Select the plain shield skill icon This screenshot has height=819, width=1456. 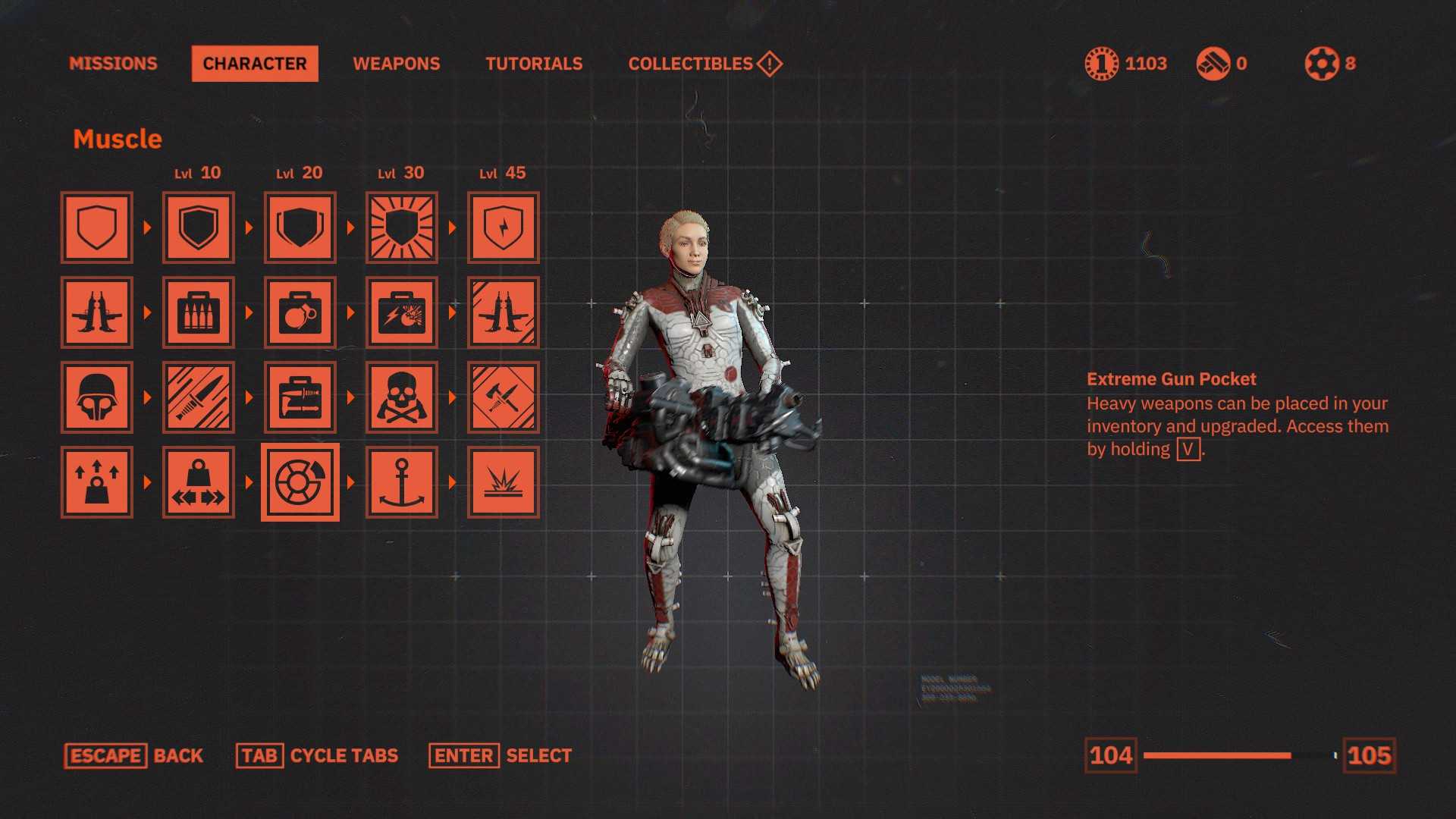(97, 227)
